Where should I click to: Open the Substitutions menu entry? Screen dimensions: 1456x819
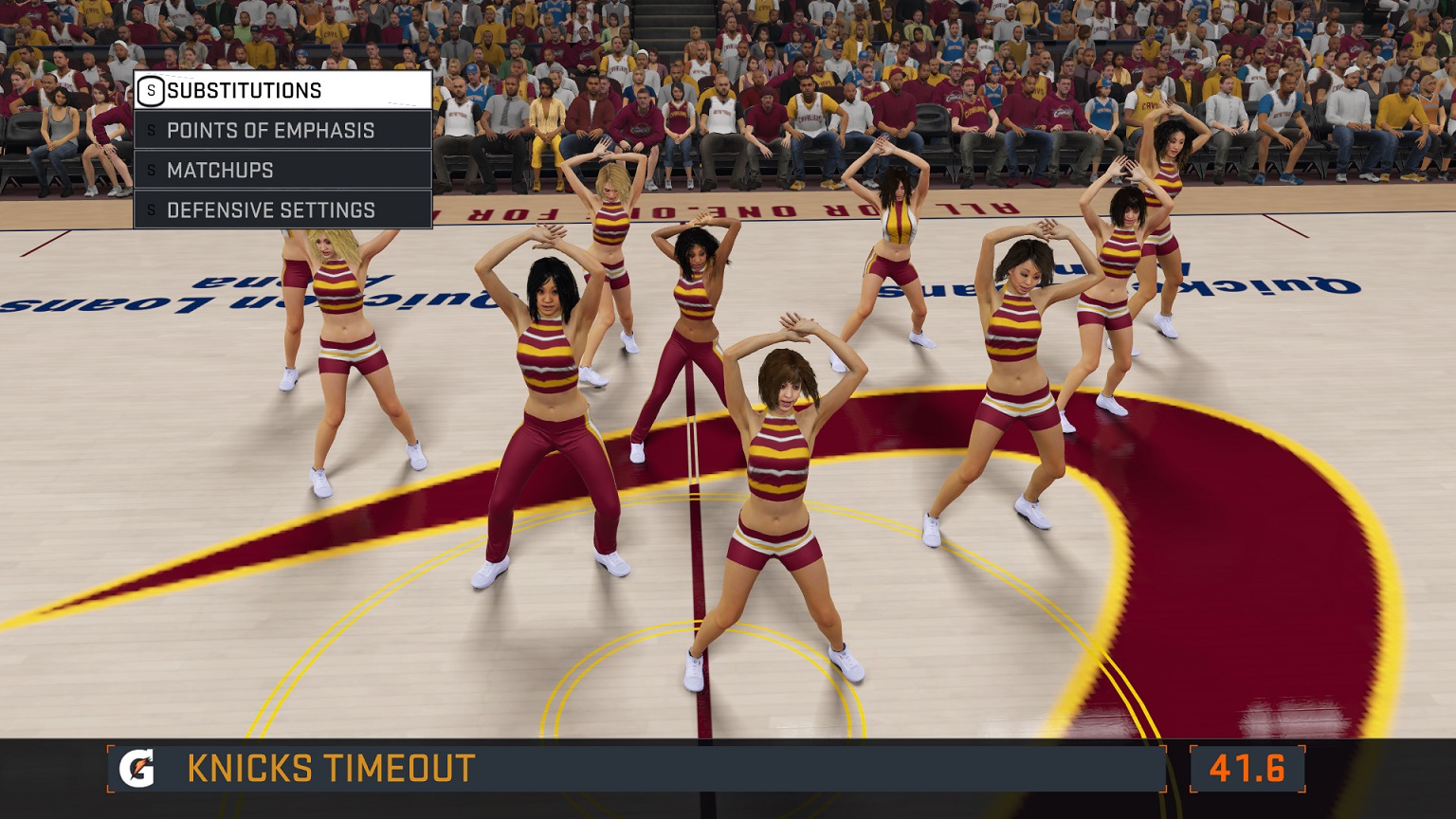(x=282, y=91)
